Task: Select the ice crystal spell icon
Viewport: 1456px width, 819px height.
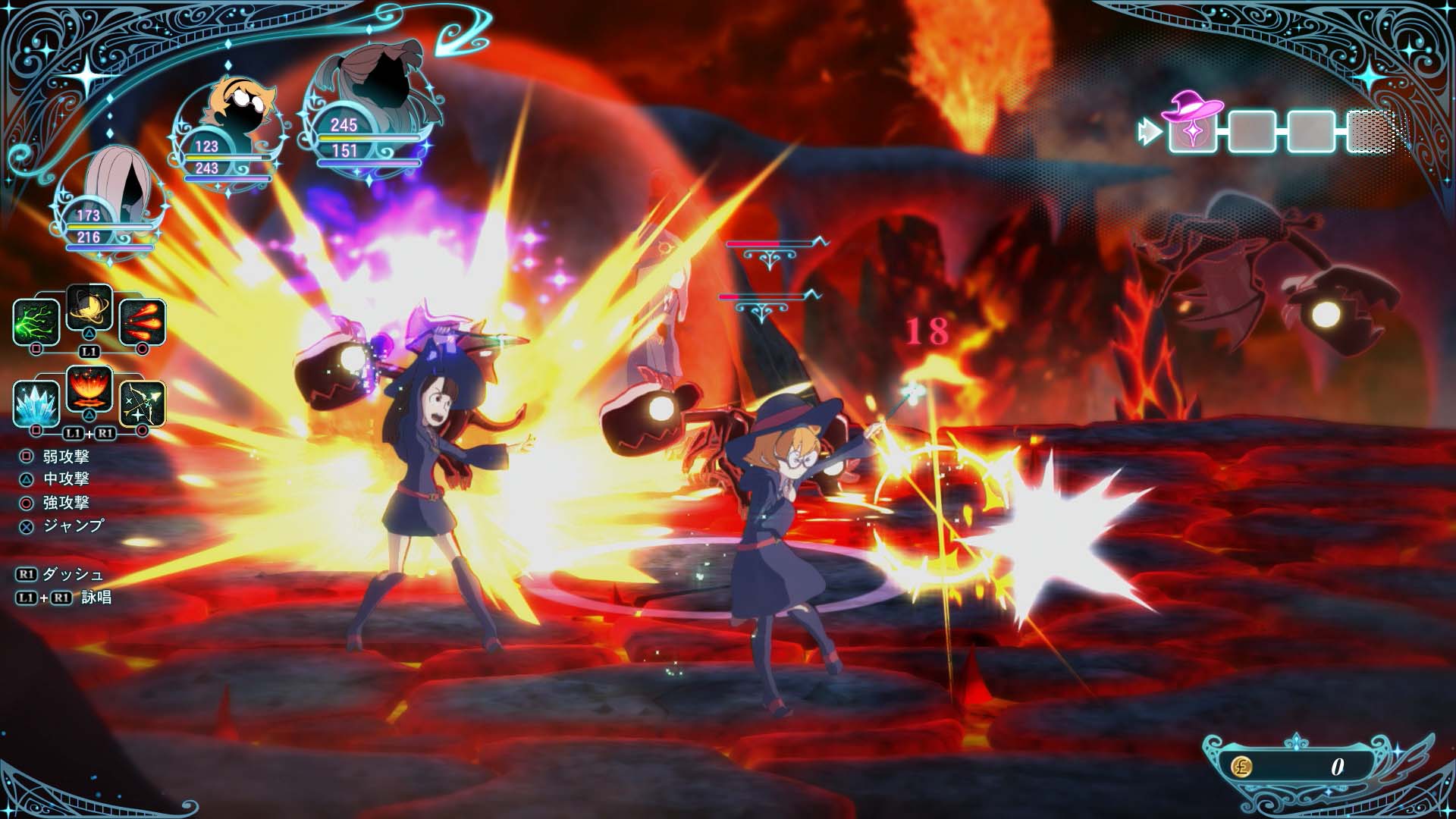Action: (36, 402)
